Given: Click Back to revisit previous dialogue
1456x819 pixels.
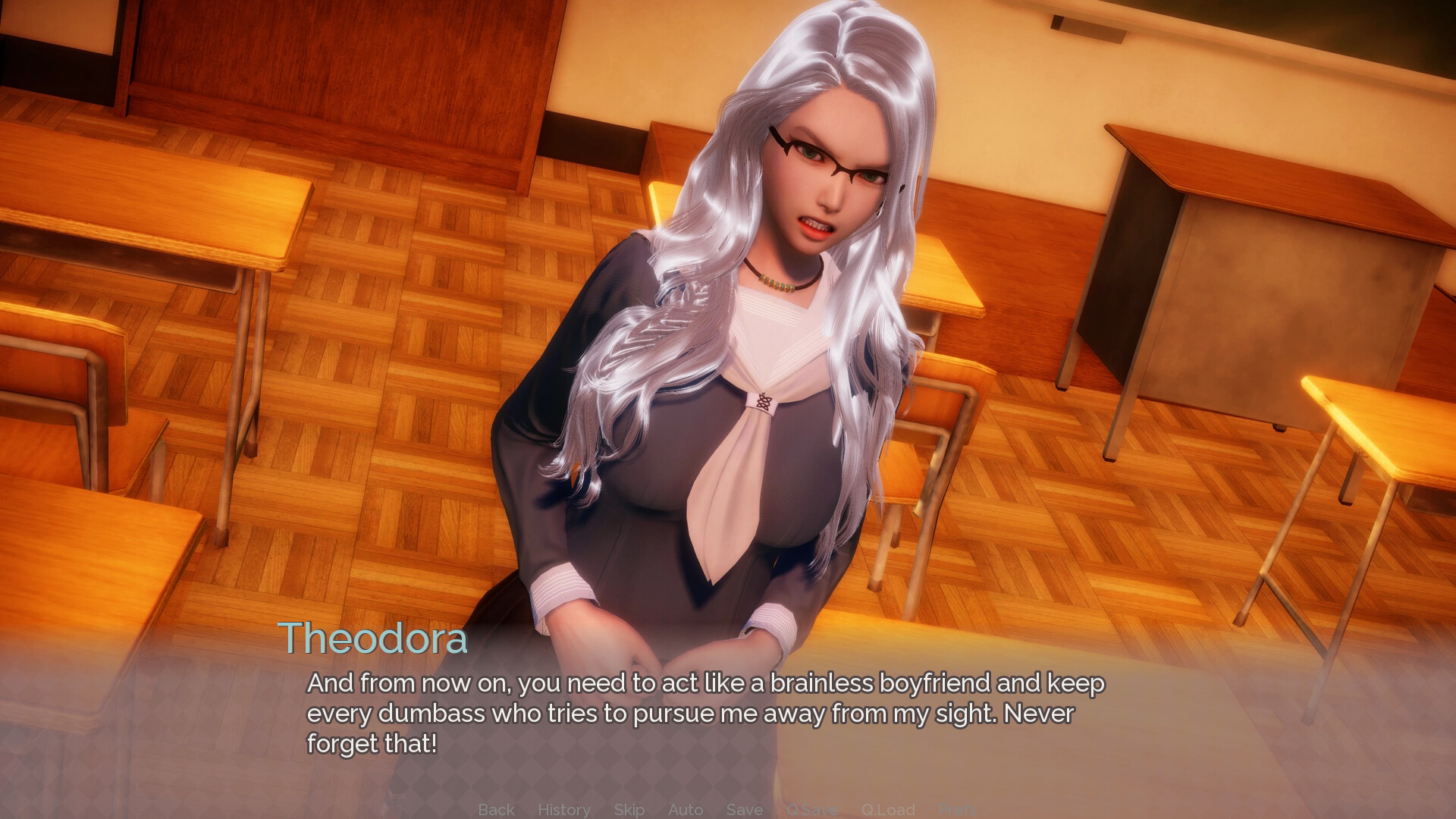Looking at the screenshot, I should pyautogui.click(x=496, y=809).
